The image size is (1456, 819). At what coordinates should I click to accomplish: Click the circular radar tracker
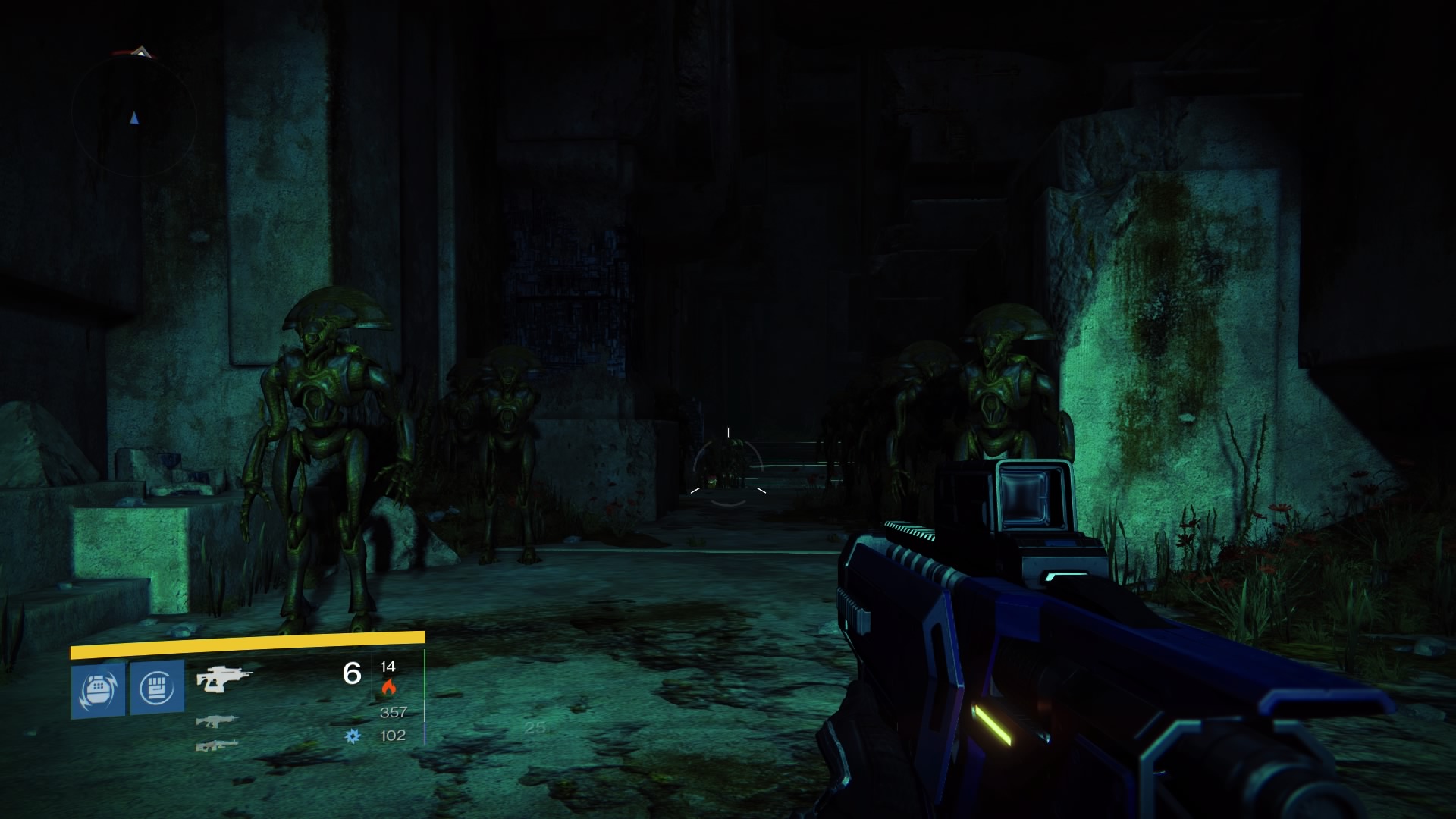[134, 118]
